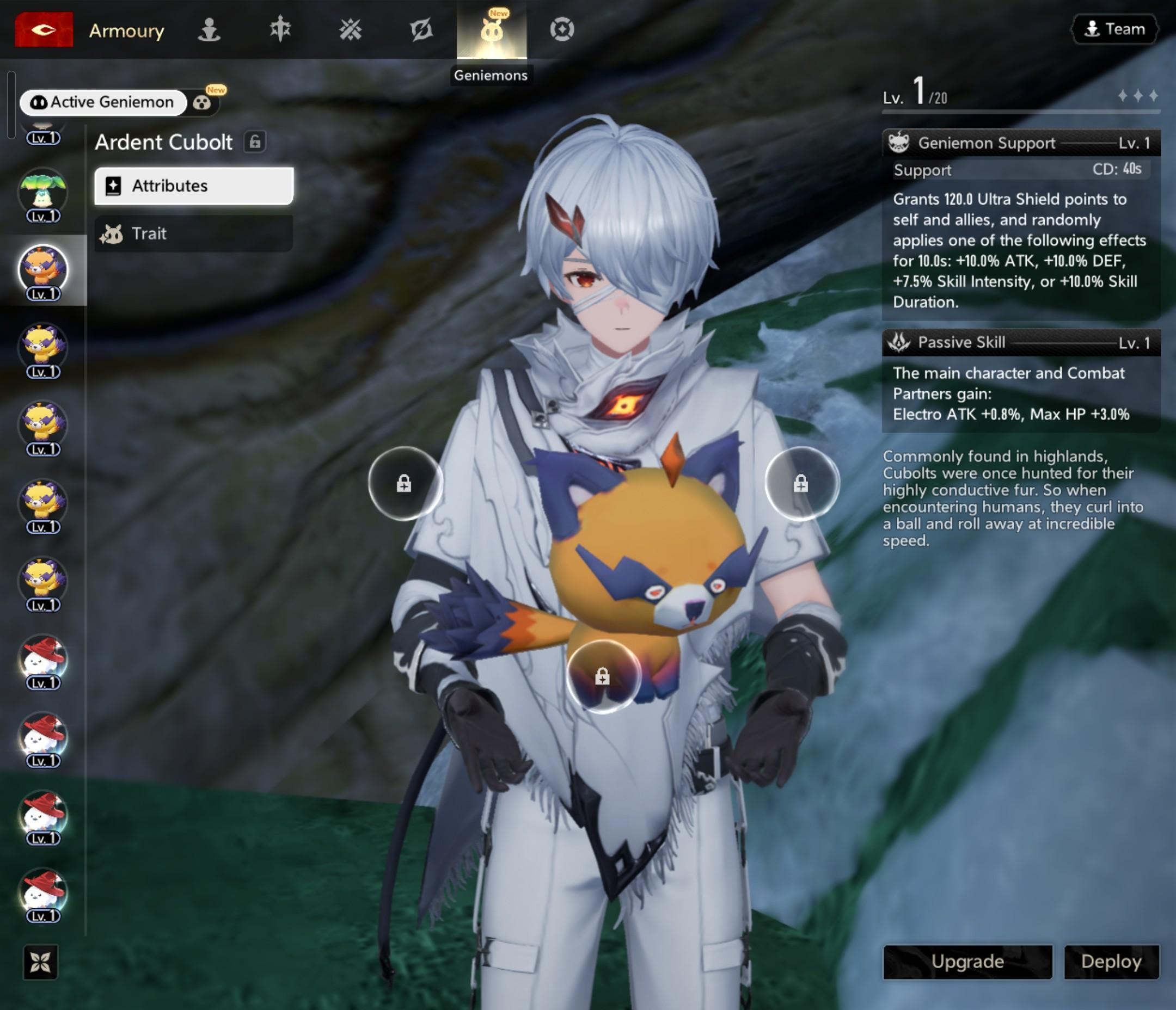This screenshot has width=1176, height=1010.
Task: Deploy the selected Geniemon
Action: click(x=1111, y=961)
